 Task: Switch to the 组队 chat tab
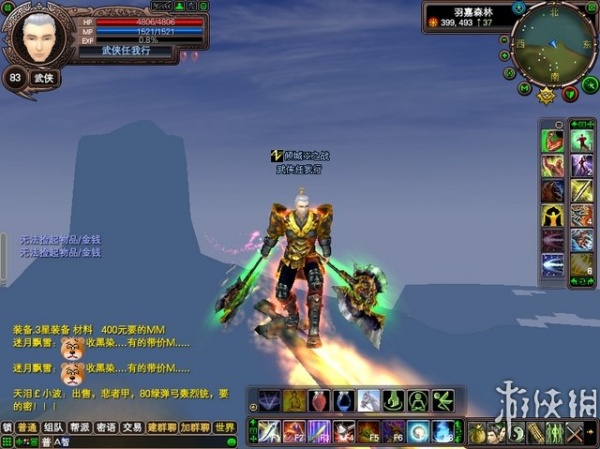tap(54, 428)
